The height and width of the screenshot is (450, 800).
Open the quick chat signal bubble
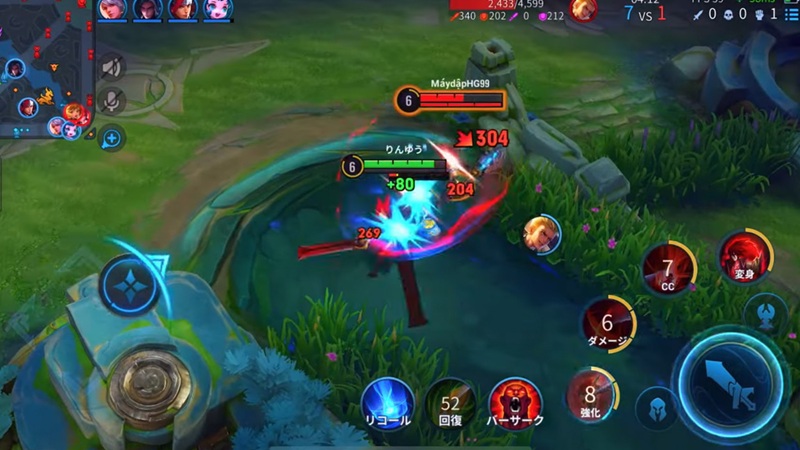pos(112,138)
